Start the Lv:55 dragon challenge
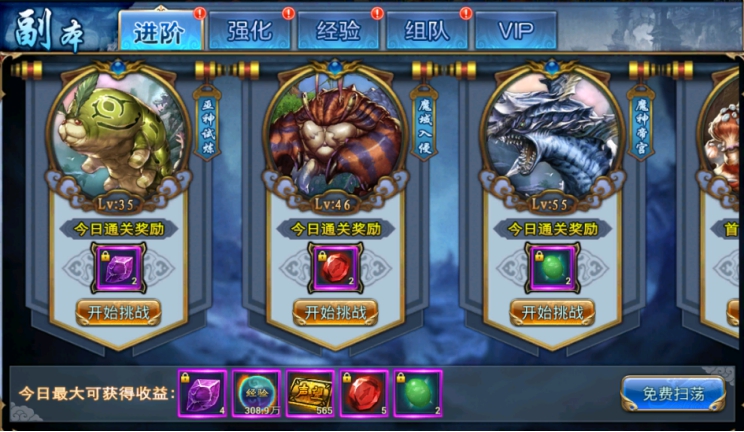744x432 pixels. coord(552,311)
